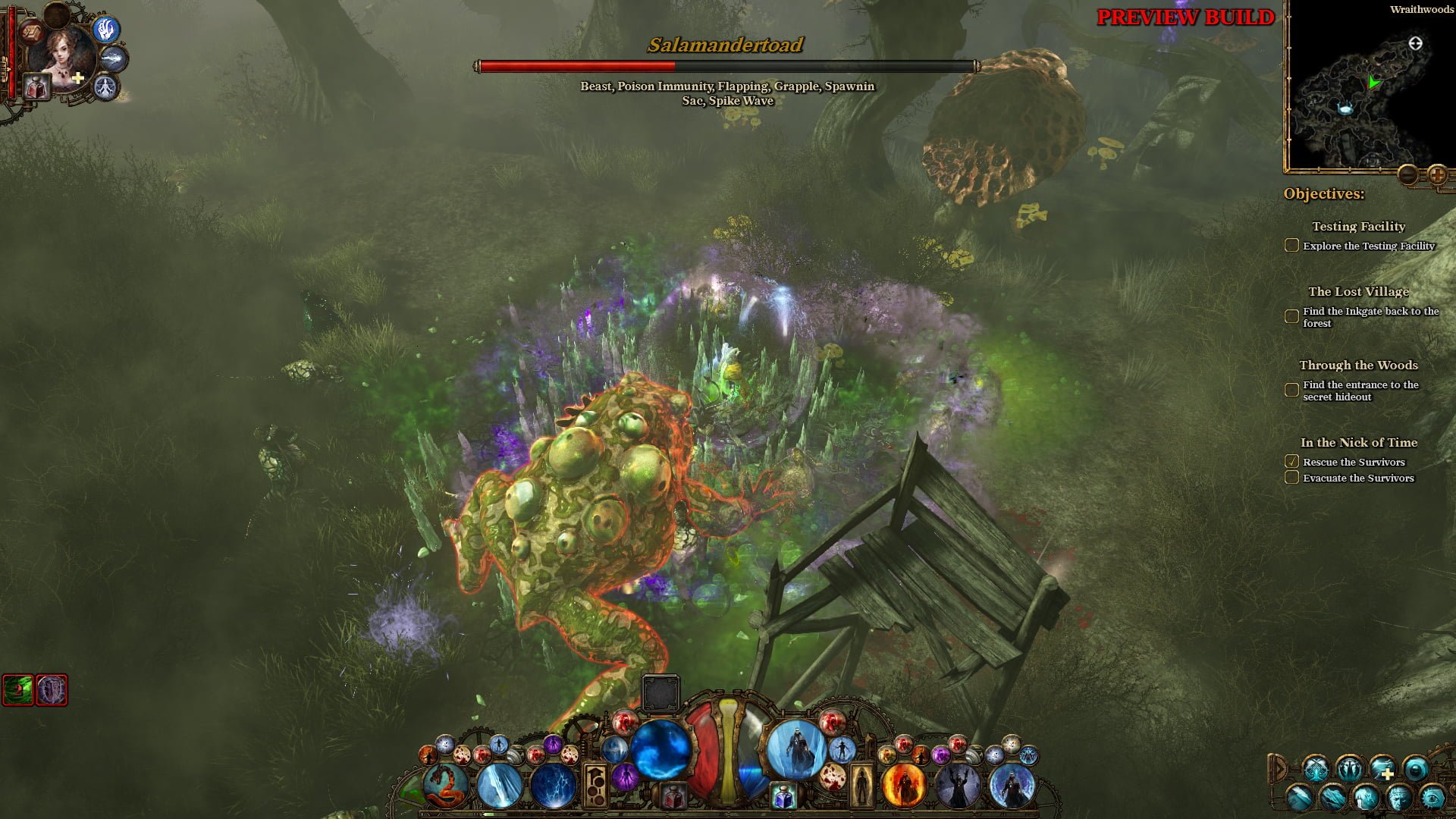This screenshot has width=1456, height=819.
Task: Drink the potion beside the character portrait
Action: tap(35, 87)
